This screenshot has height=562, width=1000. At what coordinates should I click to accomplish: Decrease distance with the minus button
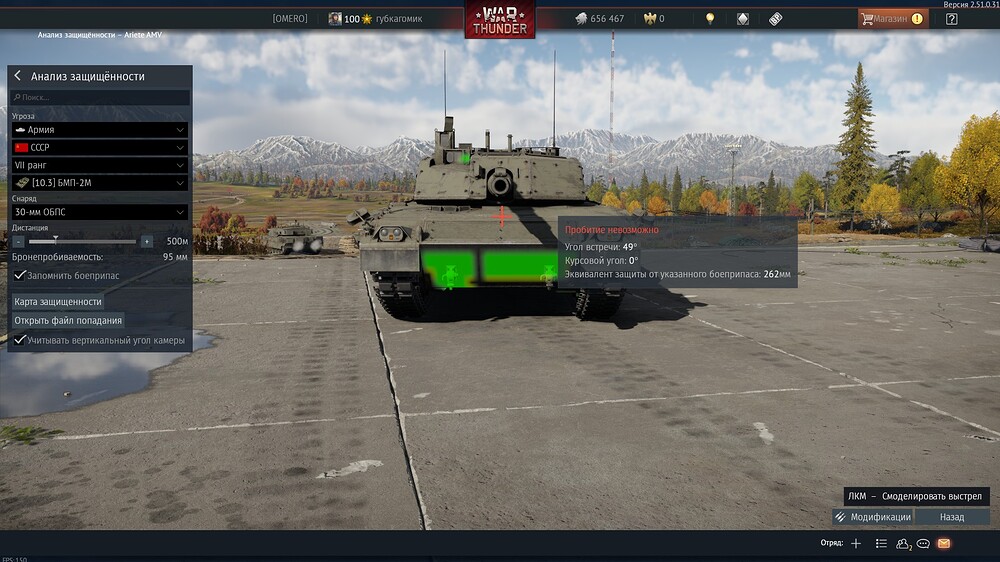click(x=18, y=241)
